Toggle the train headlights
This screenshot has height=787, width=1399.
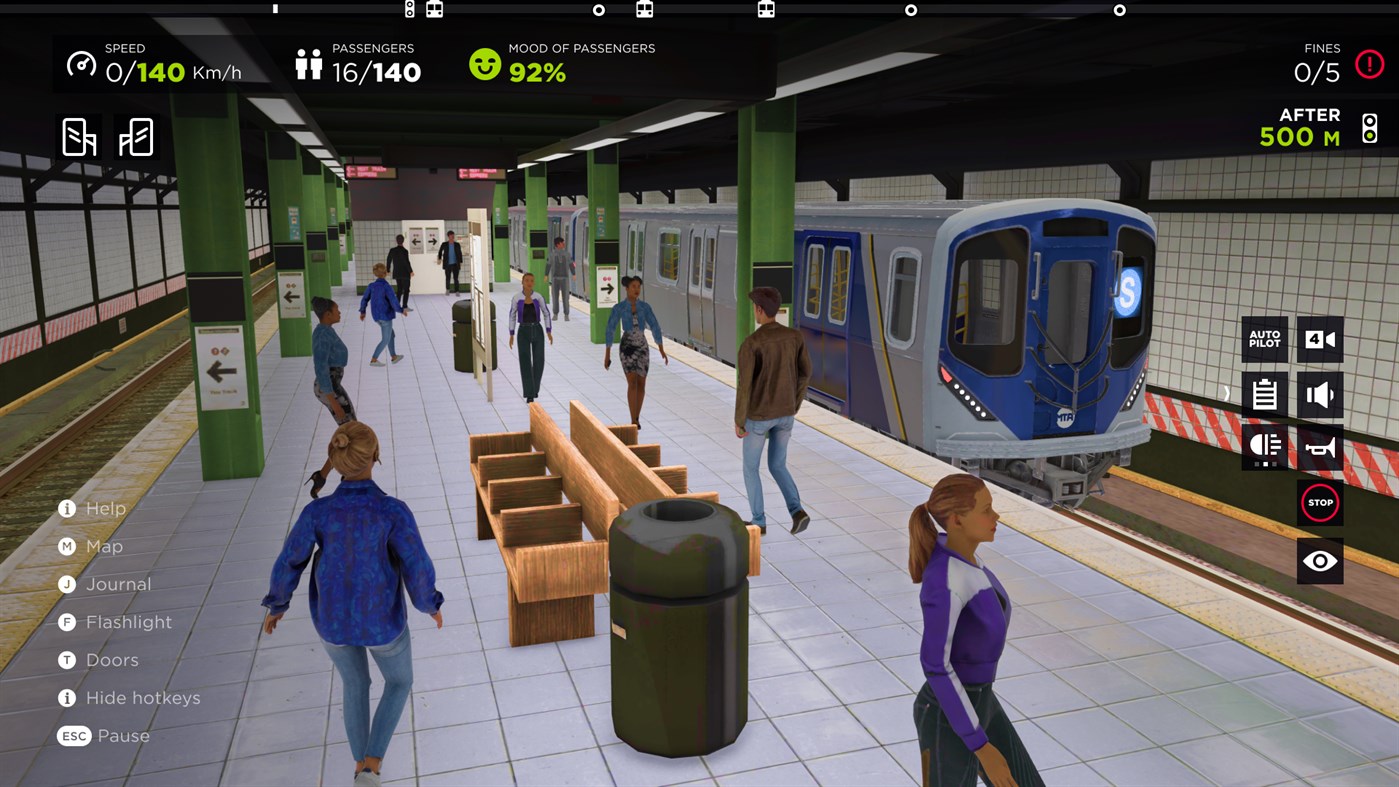tap(1263, 447)
